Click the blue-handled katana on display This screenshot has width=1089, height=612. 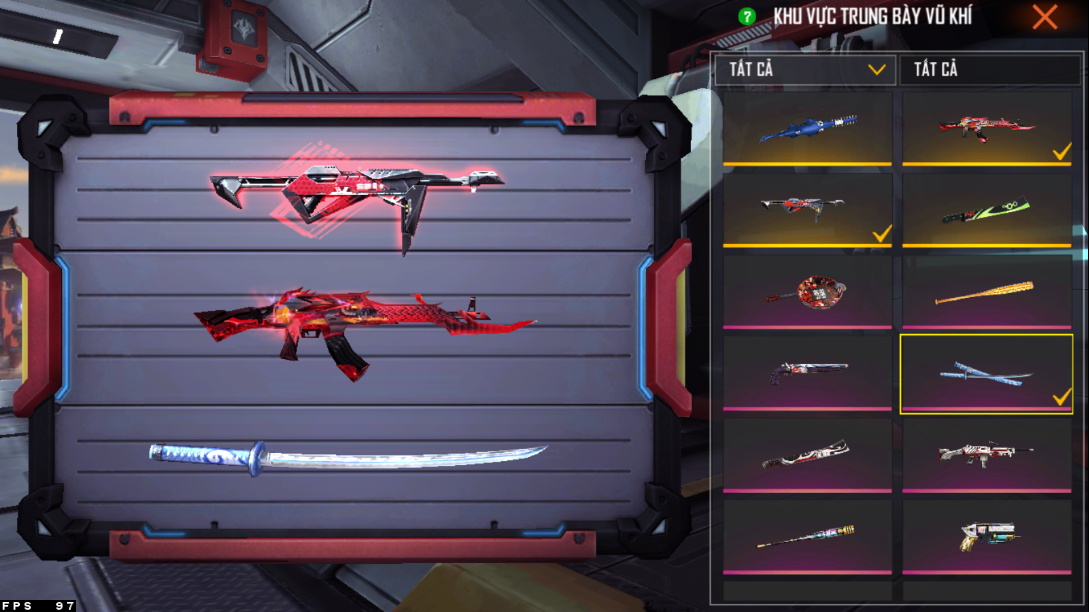tap(348, 456)
